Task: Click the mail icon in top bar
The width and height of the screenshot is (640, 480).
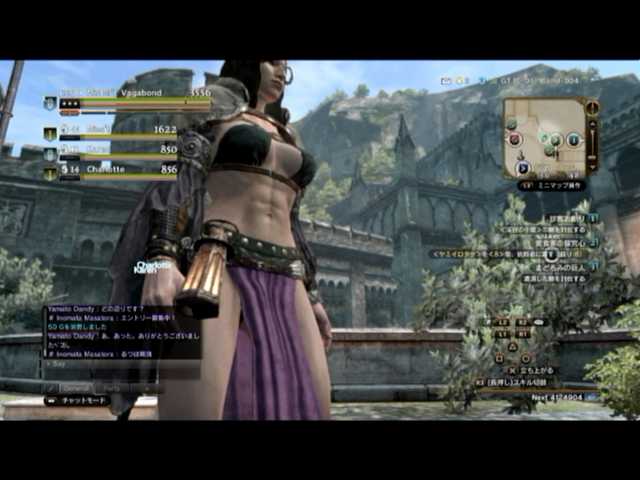Action: (447, 81)
